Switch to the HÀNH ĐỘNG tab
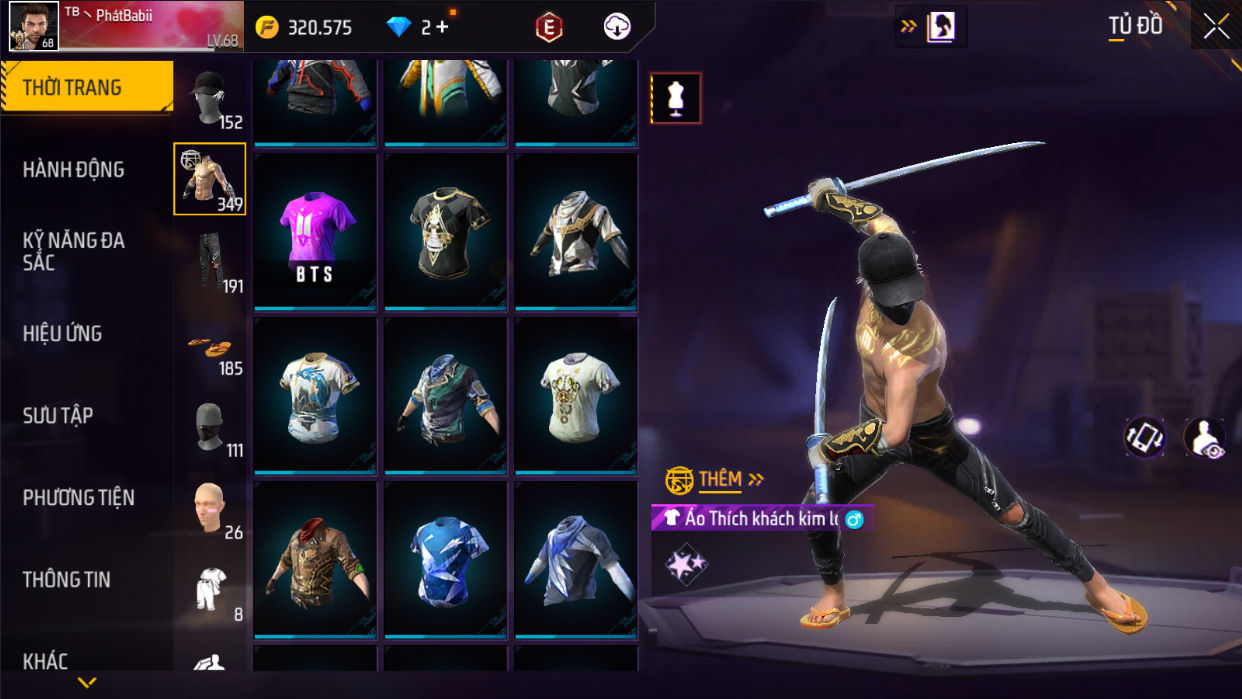This screenshot has height=699, width=1242. pos(74,170)
